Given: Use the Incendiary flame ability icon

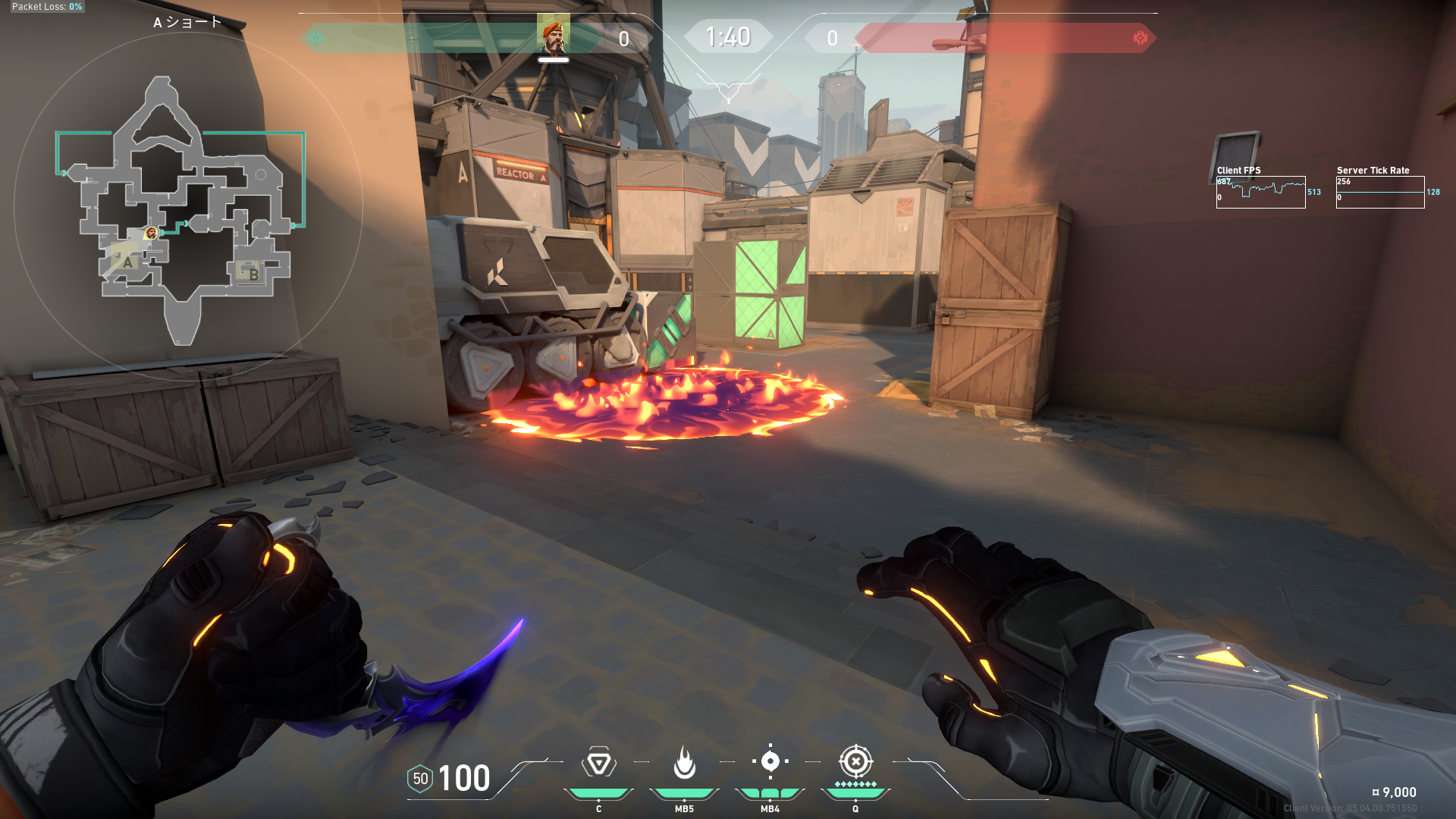Looking at the screenshot, I should (x=684, y=762).
